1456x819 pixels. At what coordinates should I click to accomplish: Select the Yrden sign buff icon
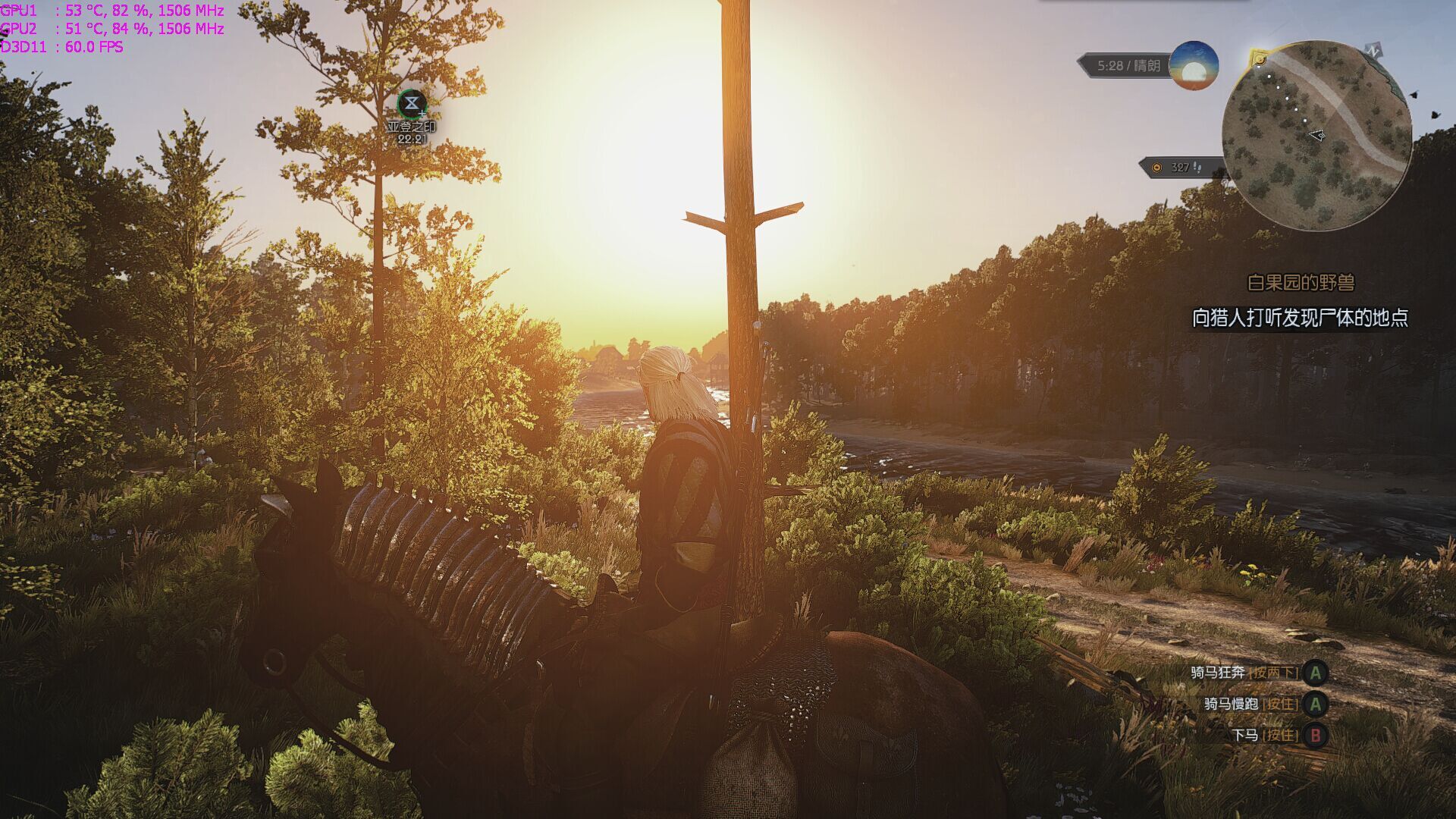click(x=411, y=103)
